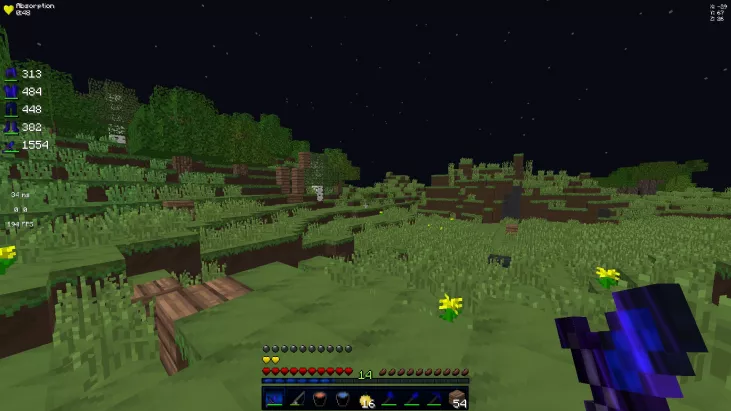The width and height of the screenshot is (731, 411).
Task: Select the enchanted diamond sword hotbar slot
Action: coord(274,399)
